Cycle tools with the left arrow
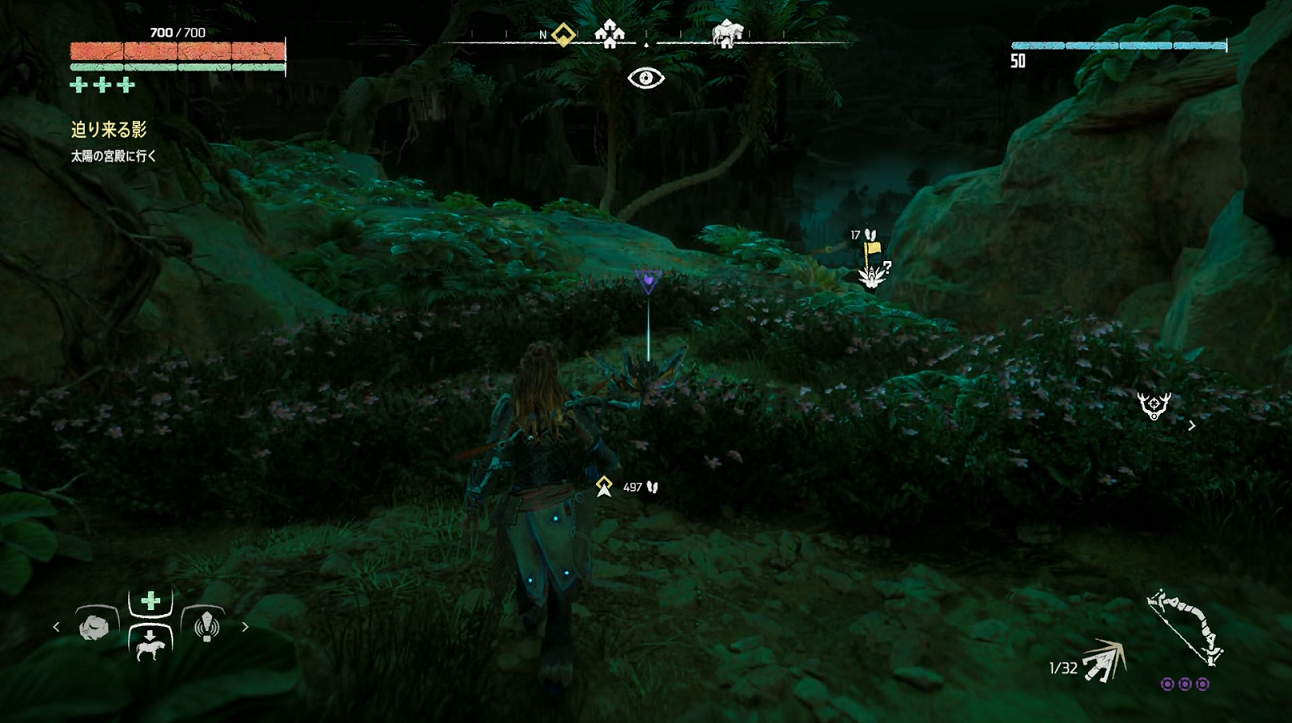 pos(57,627)
